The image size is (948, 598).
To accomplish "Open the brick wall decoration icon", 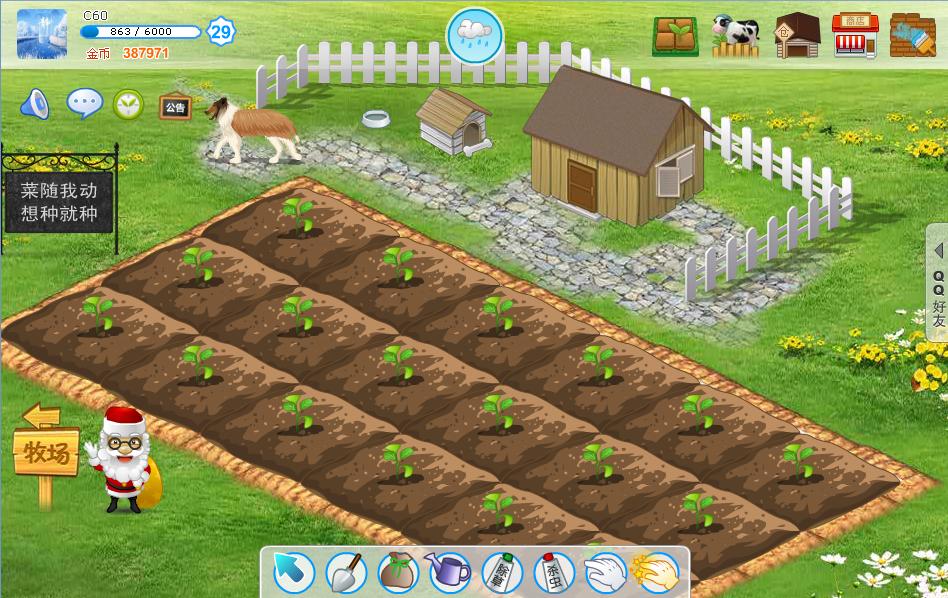I will [912, 36].
